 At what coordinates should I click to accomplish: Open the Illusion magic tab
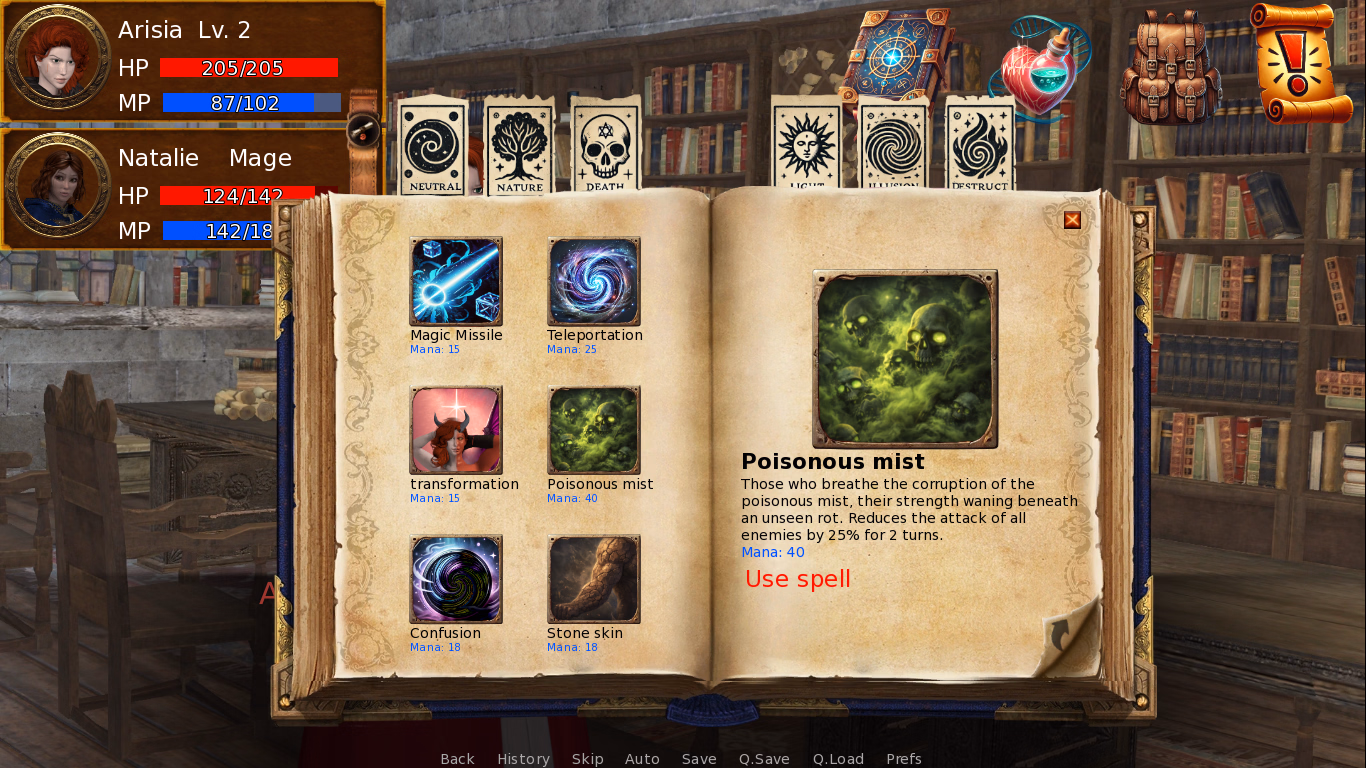(x=892, y=147)
